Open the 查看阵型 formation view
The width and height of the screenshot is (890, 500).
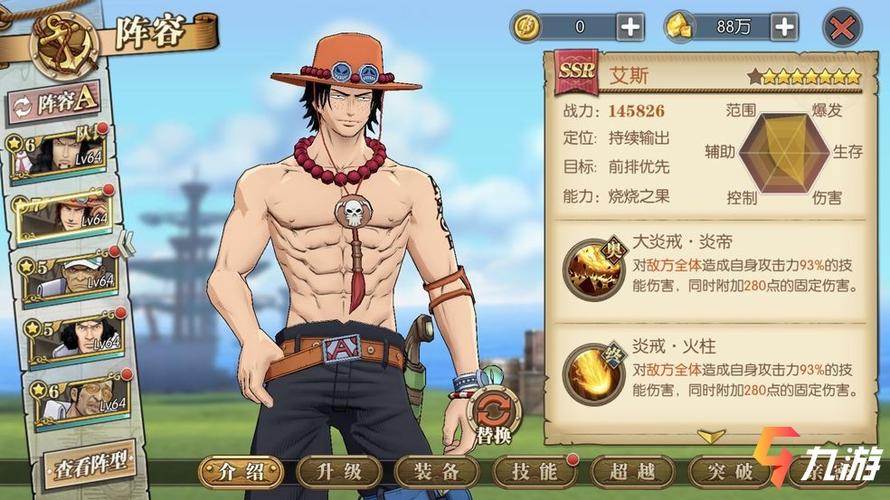point(89,461)
